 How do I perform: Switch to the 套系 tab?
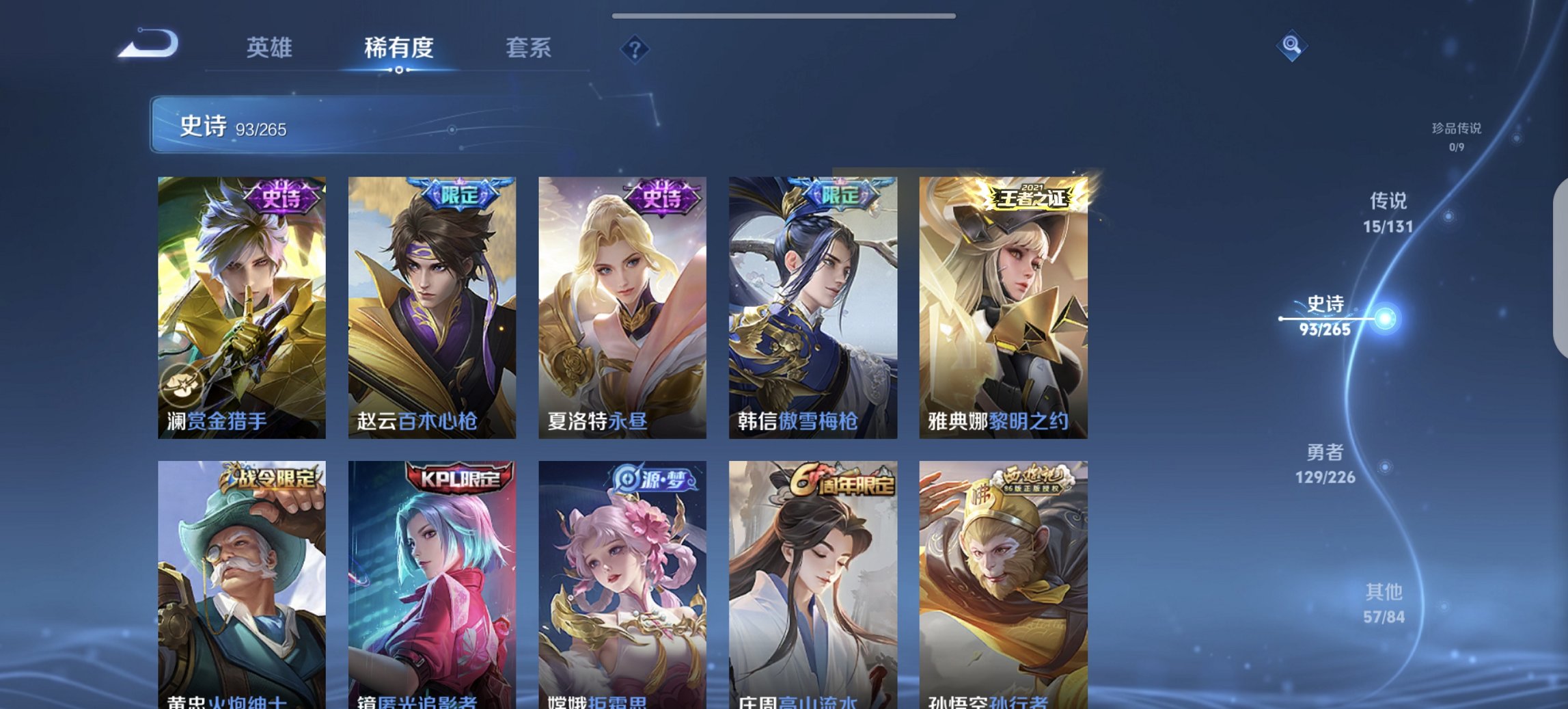(528, 49)
